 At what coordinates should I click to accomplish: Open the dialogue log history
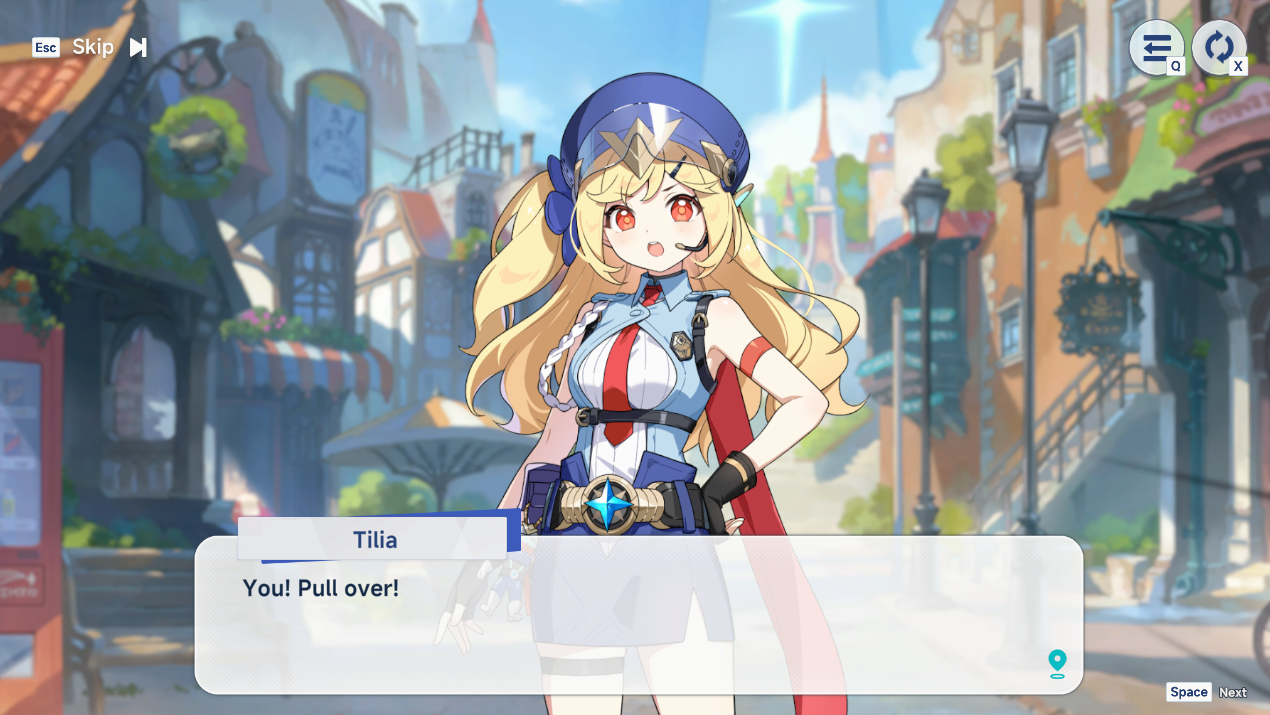tap(1156, 47)
